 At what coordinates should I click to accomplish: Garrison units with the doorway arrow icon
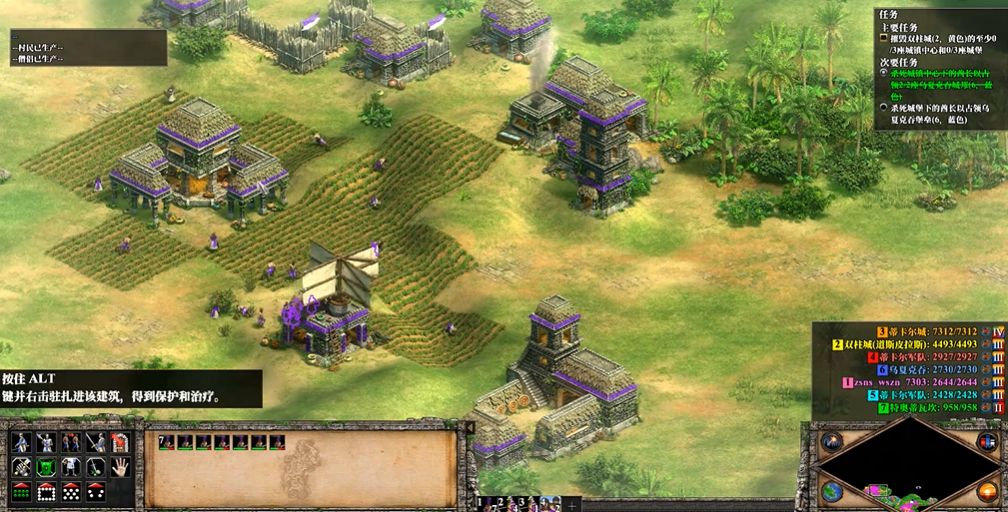pyautogui.click(x=120, y=443)
